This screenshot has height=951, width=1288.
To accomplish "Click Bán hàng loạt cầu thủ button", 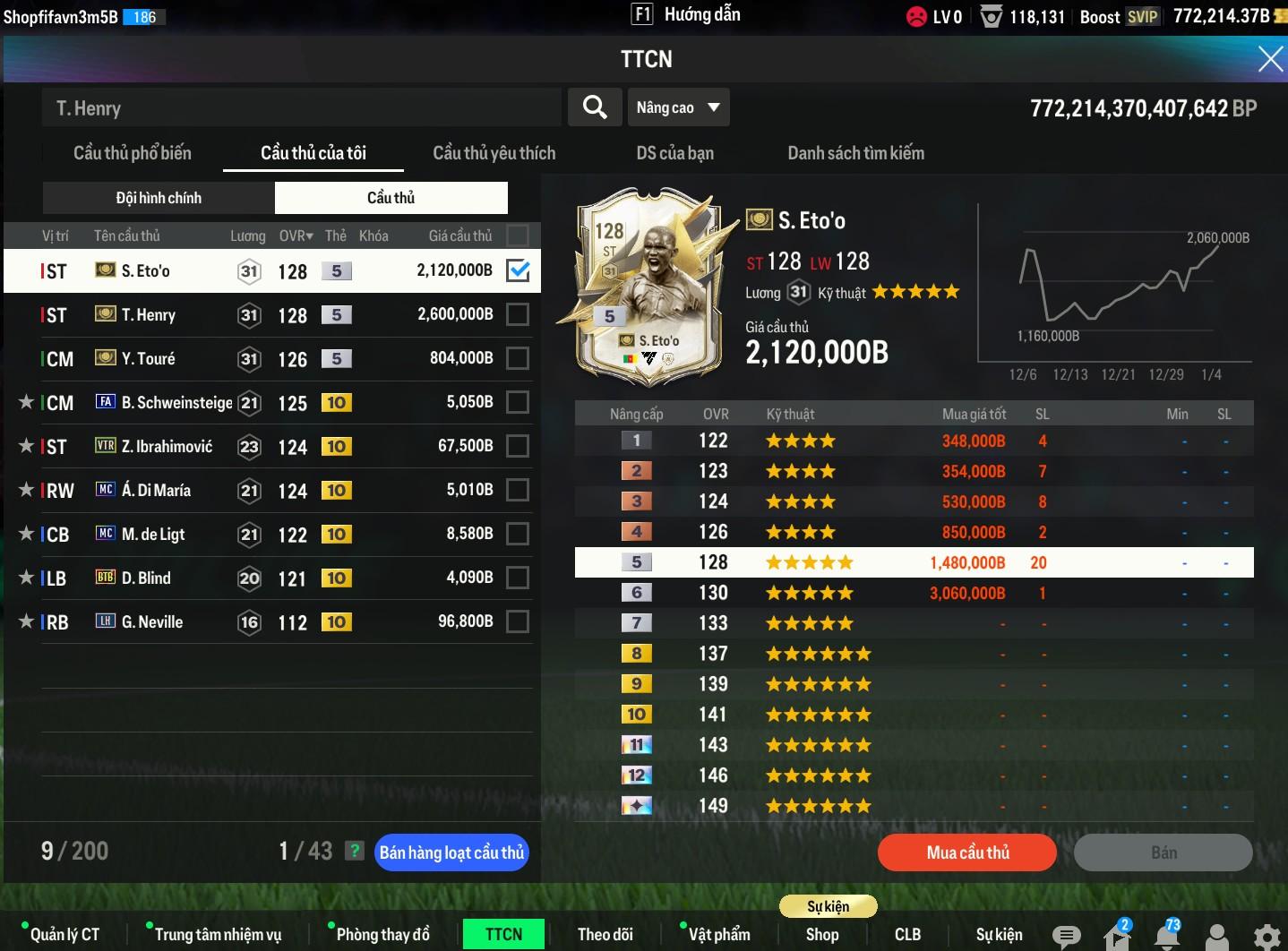I will pyautogui.click(x=451, y=852).
